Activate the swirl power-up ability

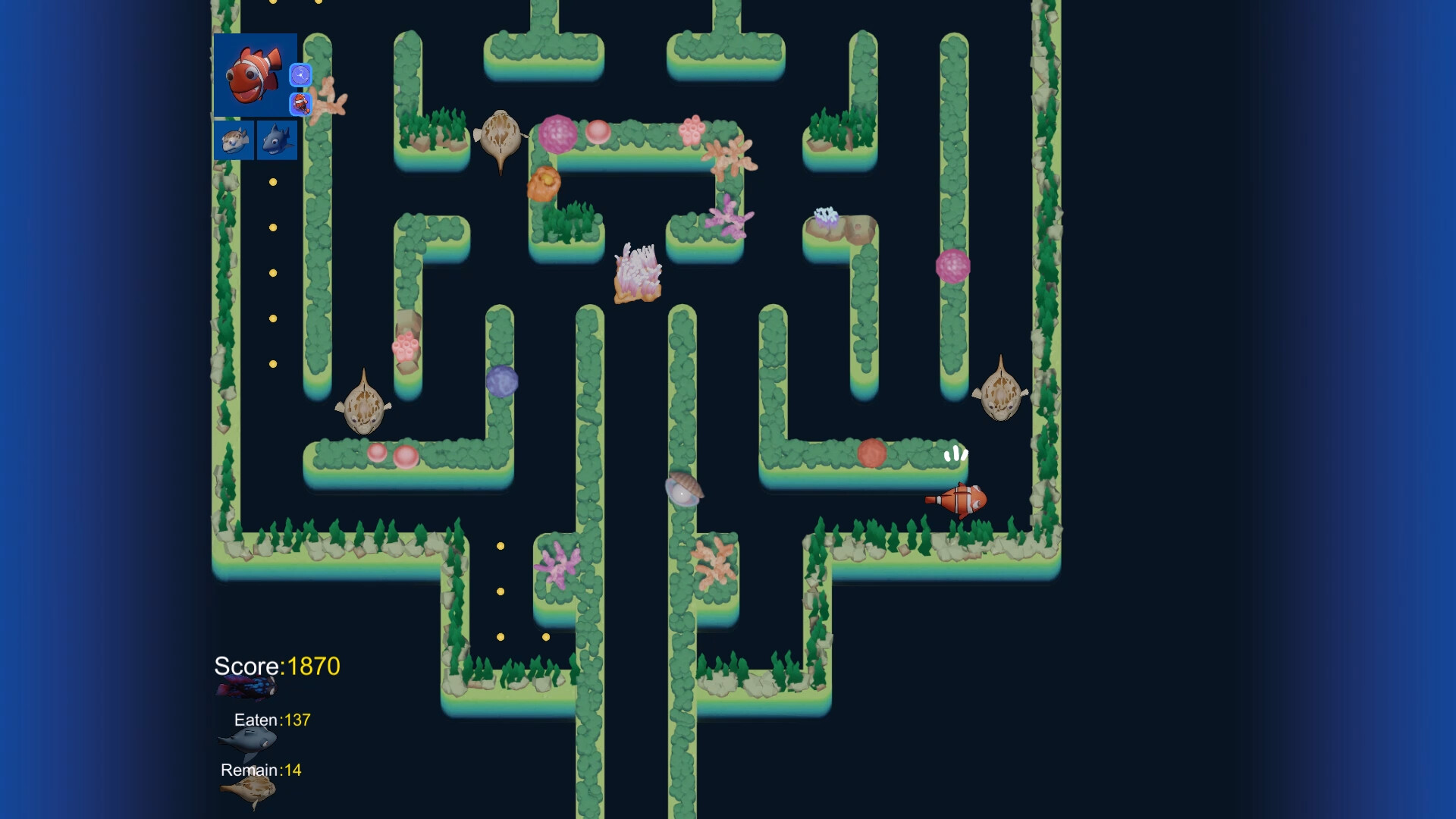pyautogui.click(x=300, y=76)
